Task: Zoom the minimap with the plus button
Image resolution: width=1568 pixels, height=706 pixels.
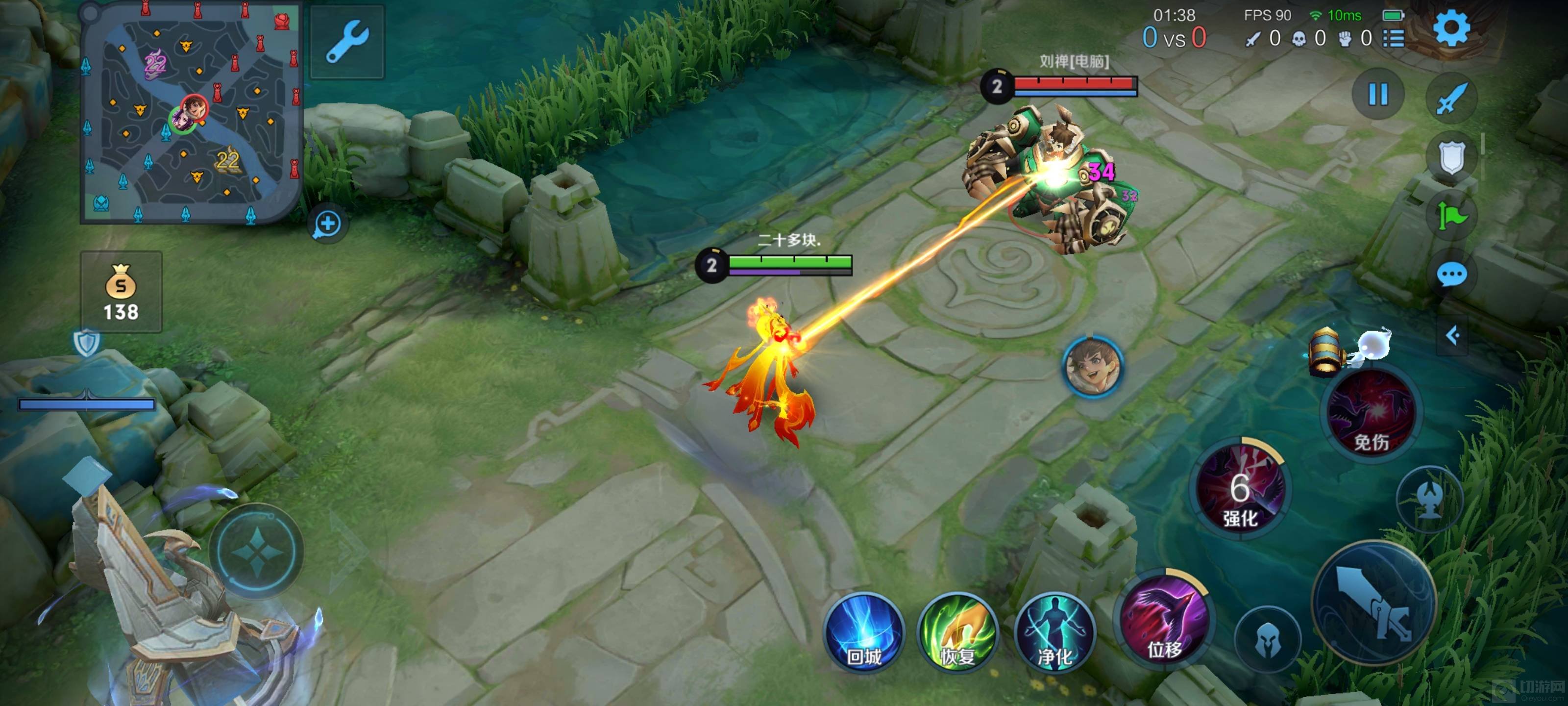Action: pos(327,224)
